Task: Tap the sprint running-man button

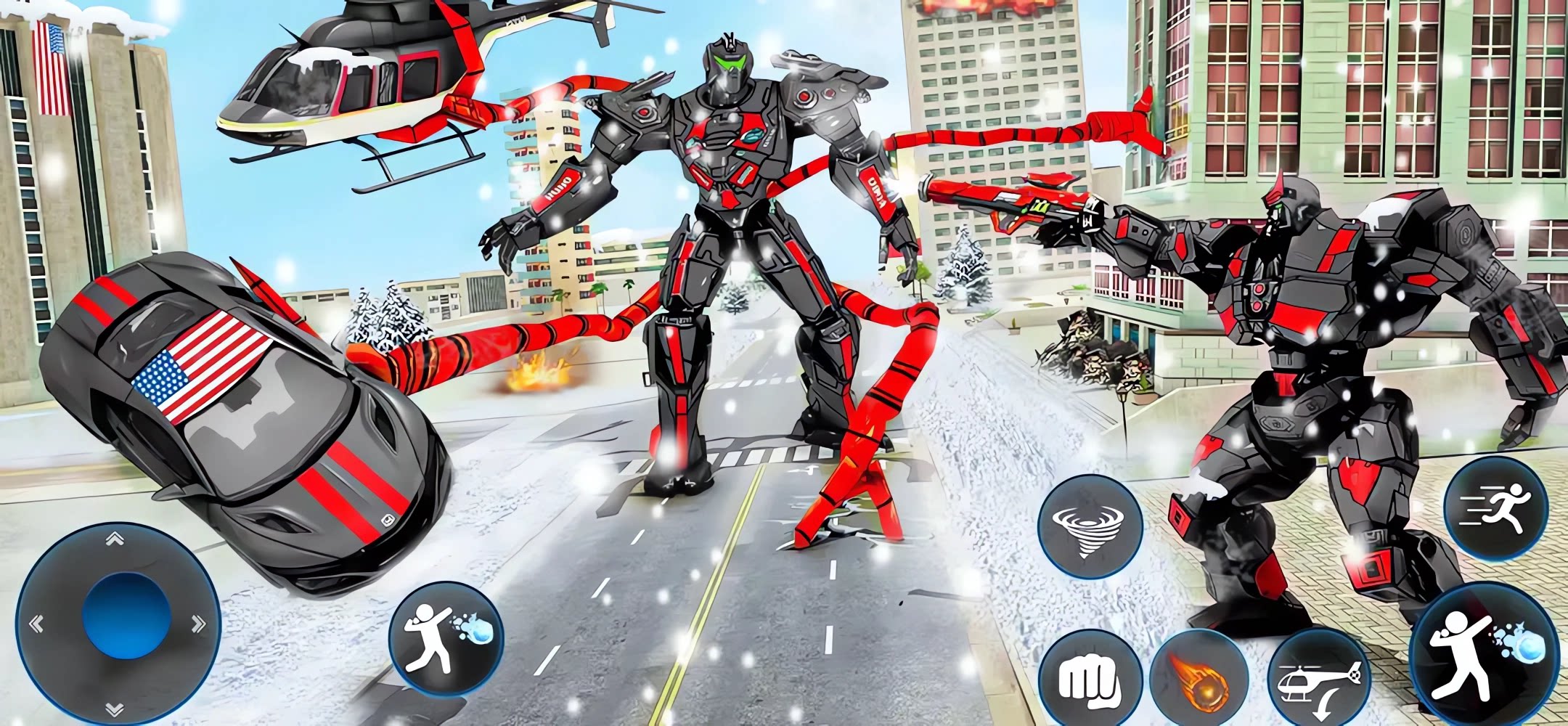Action: tap(1495, 509)
